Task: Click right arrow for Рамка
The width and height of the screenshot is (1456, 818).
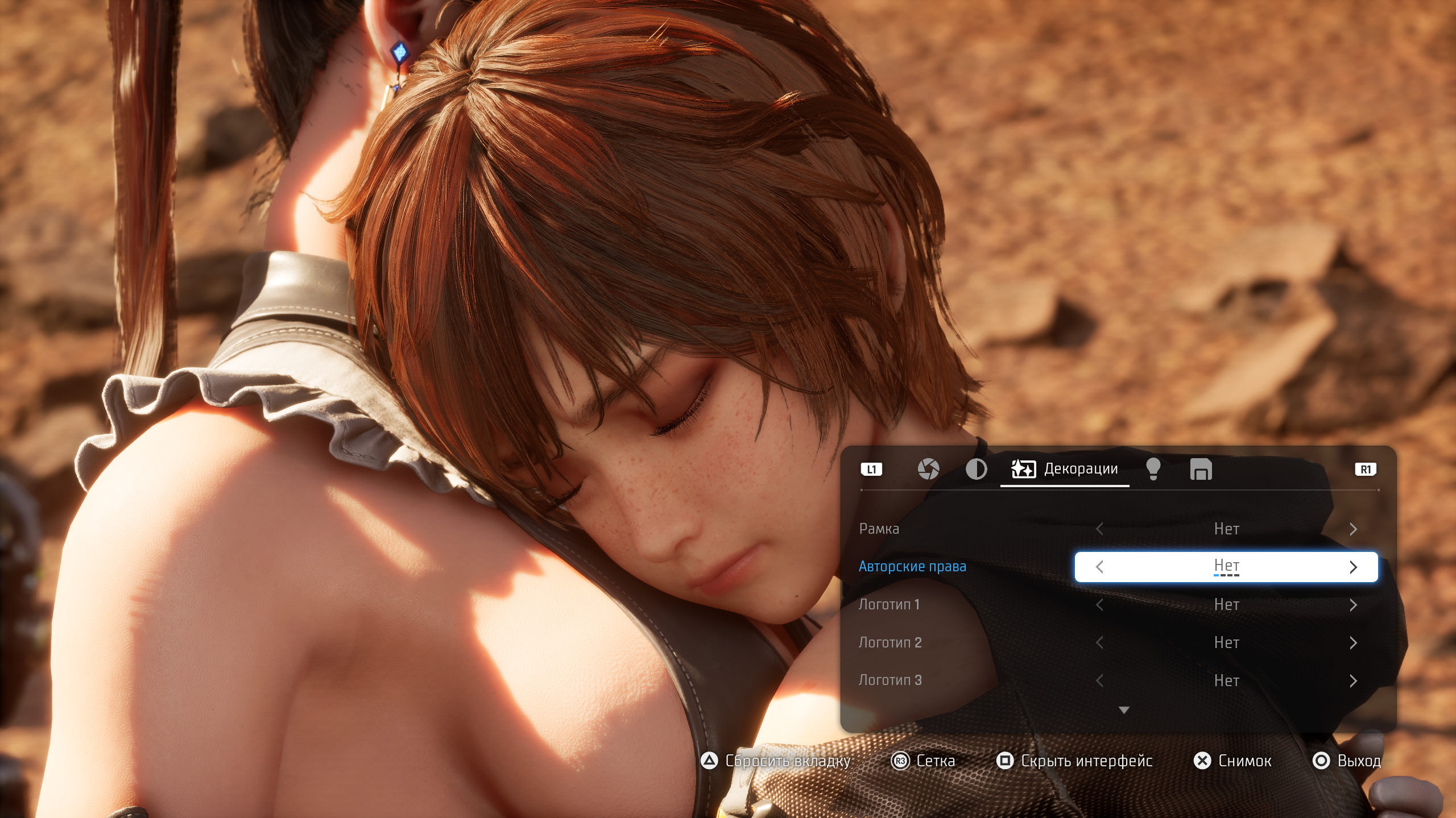Action: (1353, 529)
